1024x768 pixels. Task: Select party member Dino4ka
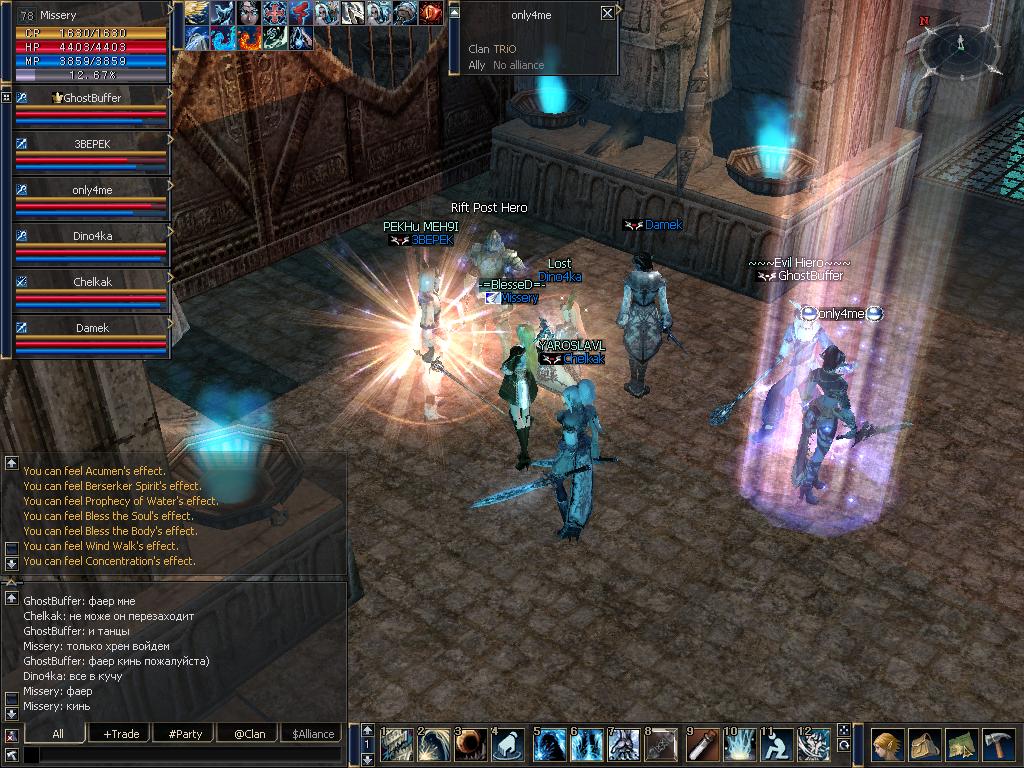click(92, 236)
